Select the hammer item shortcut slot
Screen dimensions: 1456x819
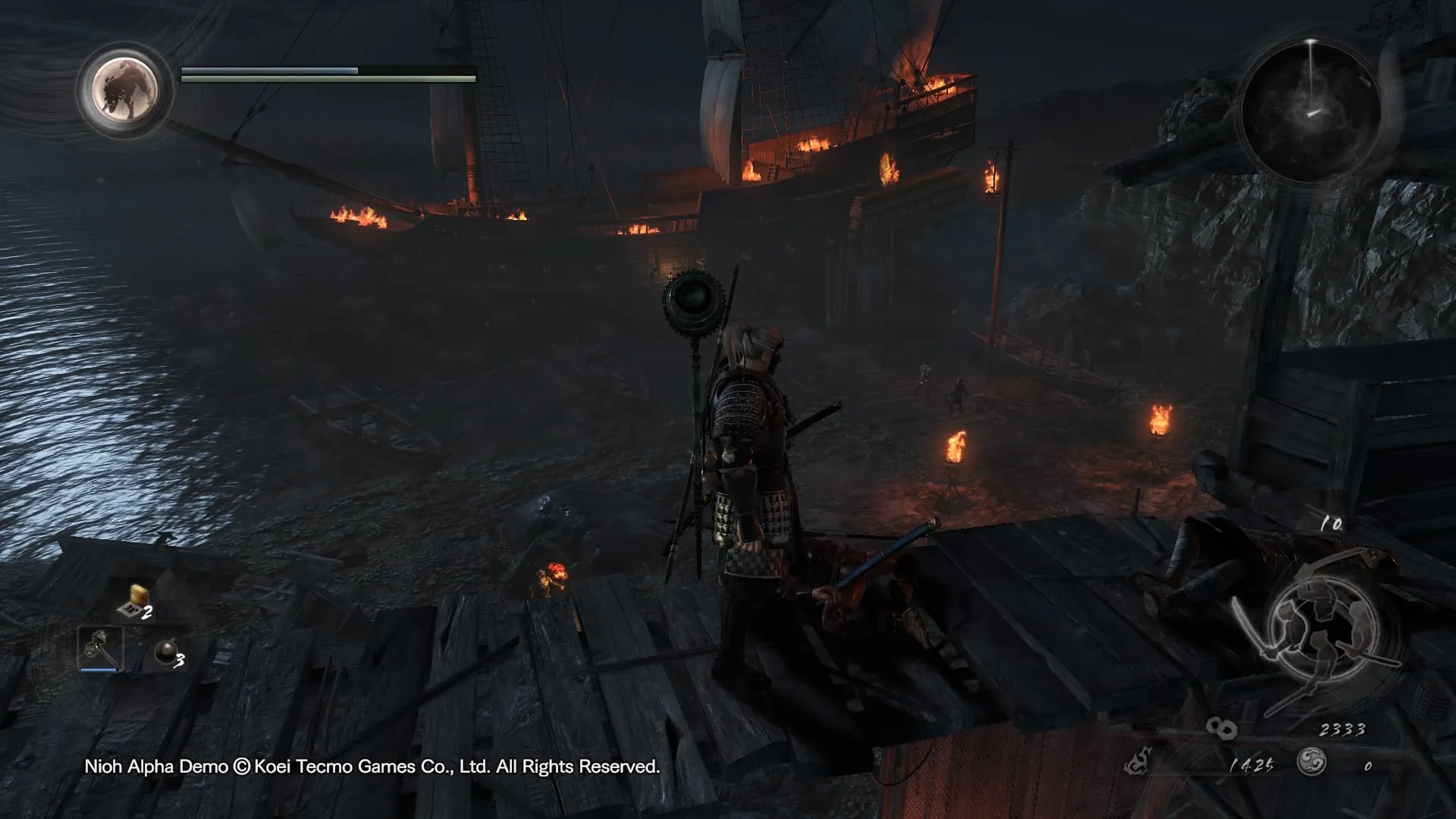click(99, 648)
